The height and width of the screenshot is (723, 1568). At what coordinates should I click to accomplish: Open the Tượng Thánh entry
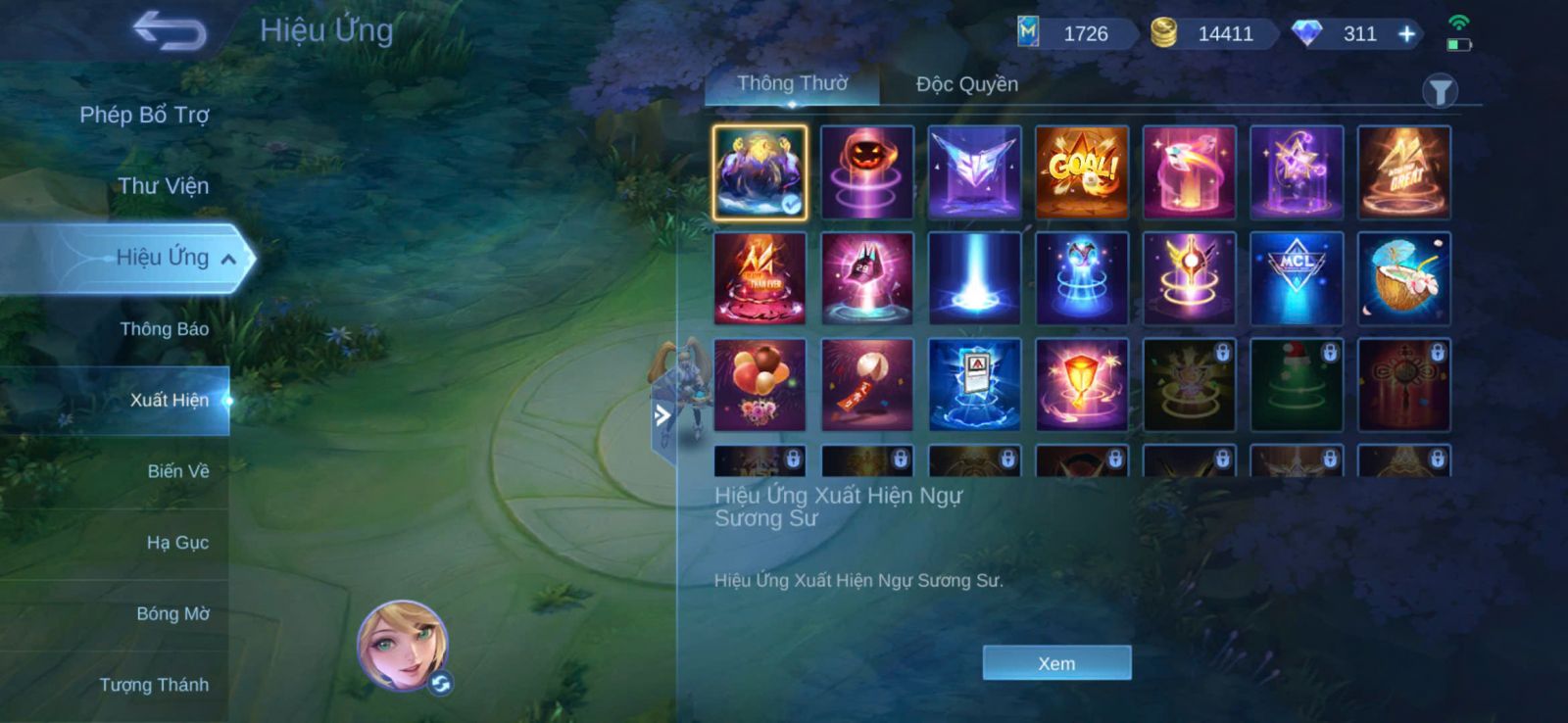154,685
